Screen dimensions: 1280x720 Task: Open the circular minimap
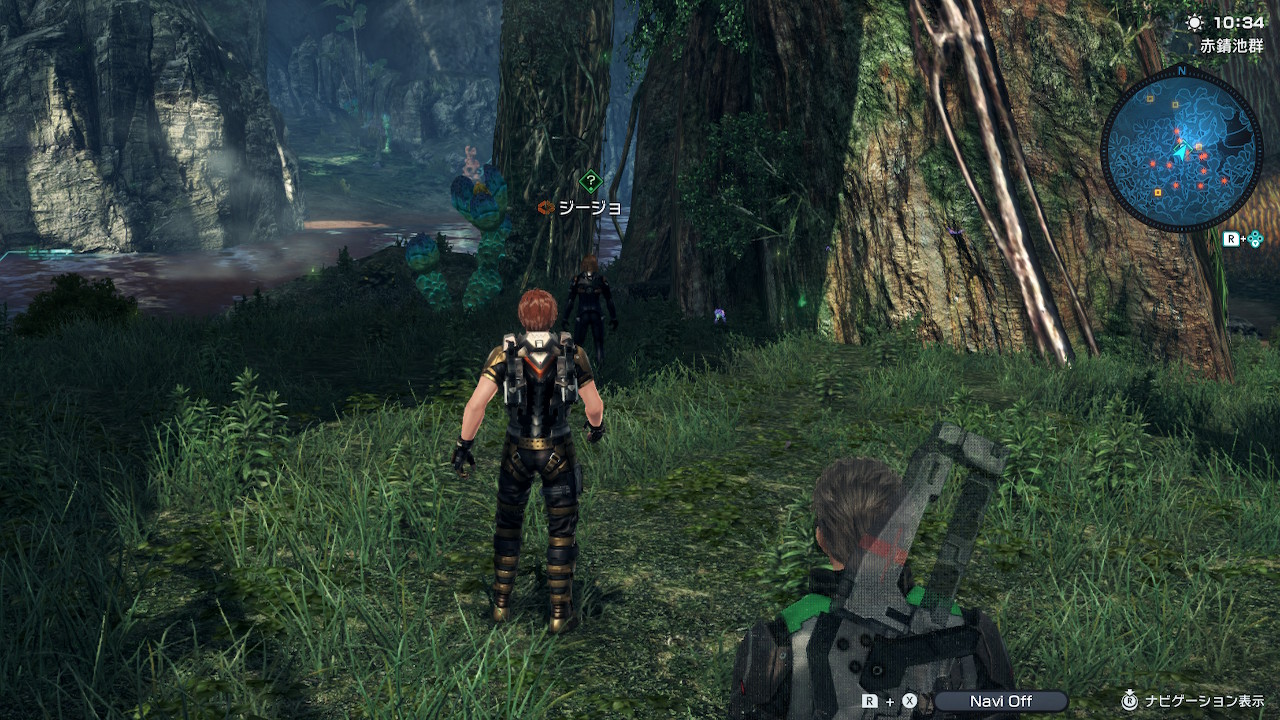pyautogui.click(x=1181, y=150)
